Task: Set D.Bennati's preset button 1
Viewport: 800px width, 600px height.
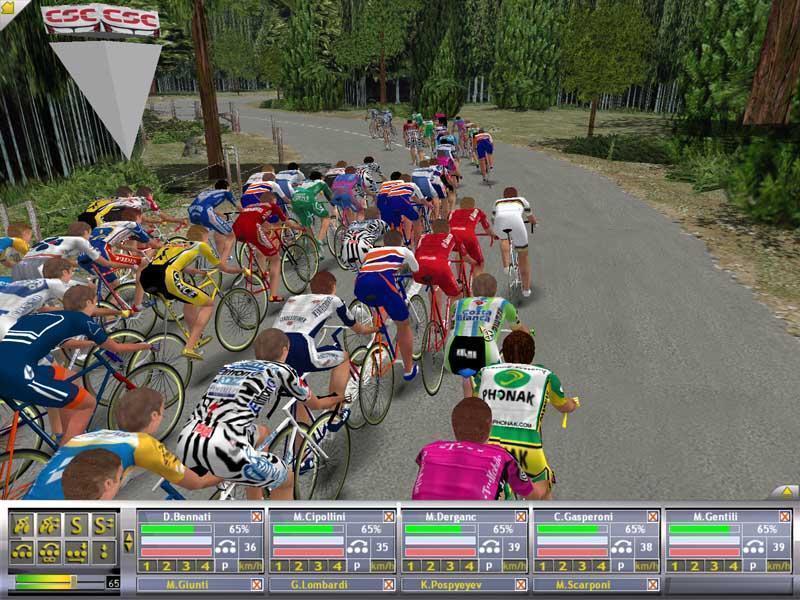Action: 146,566
